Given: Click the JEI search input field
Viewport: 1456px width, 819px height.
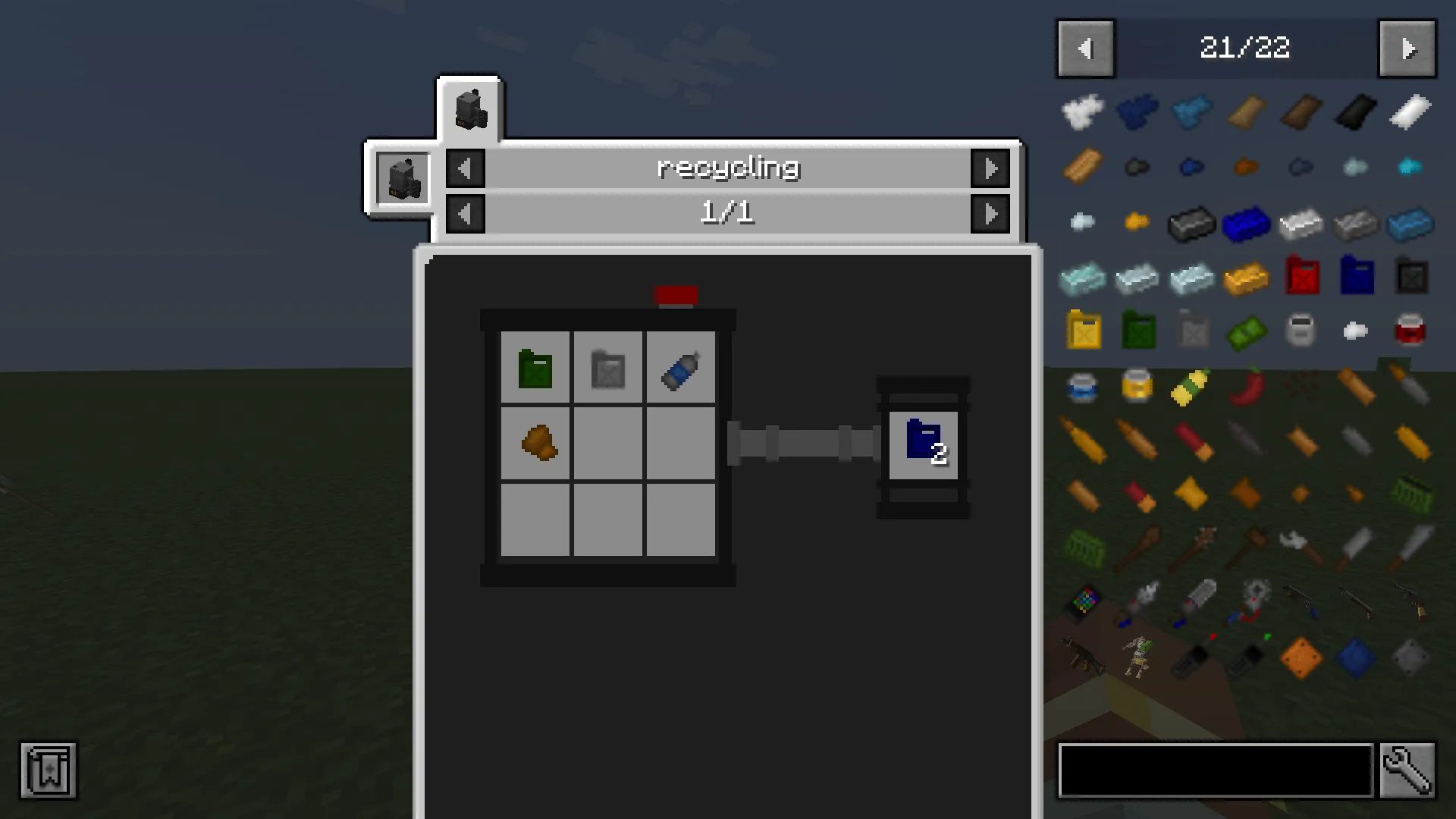Looking at the screenshot, I should click(x=1213, y=770).
